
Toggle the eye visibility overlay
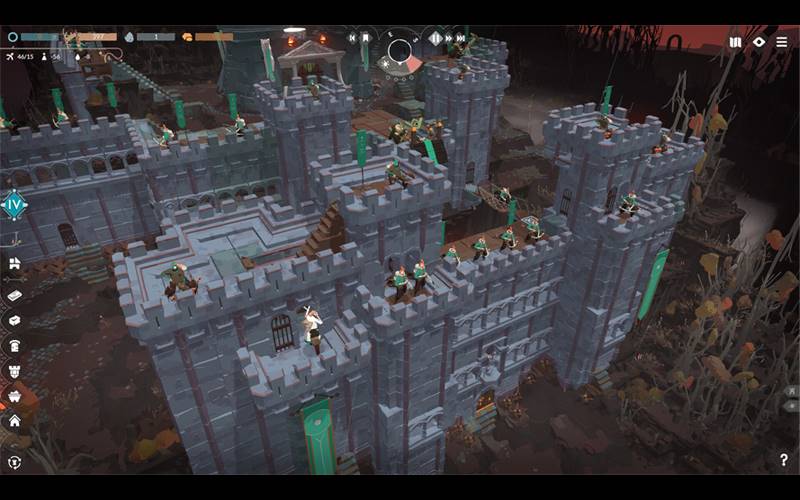(x=759, y=42)
